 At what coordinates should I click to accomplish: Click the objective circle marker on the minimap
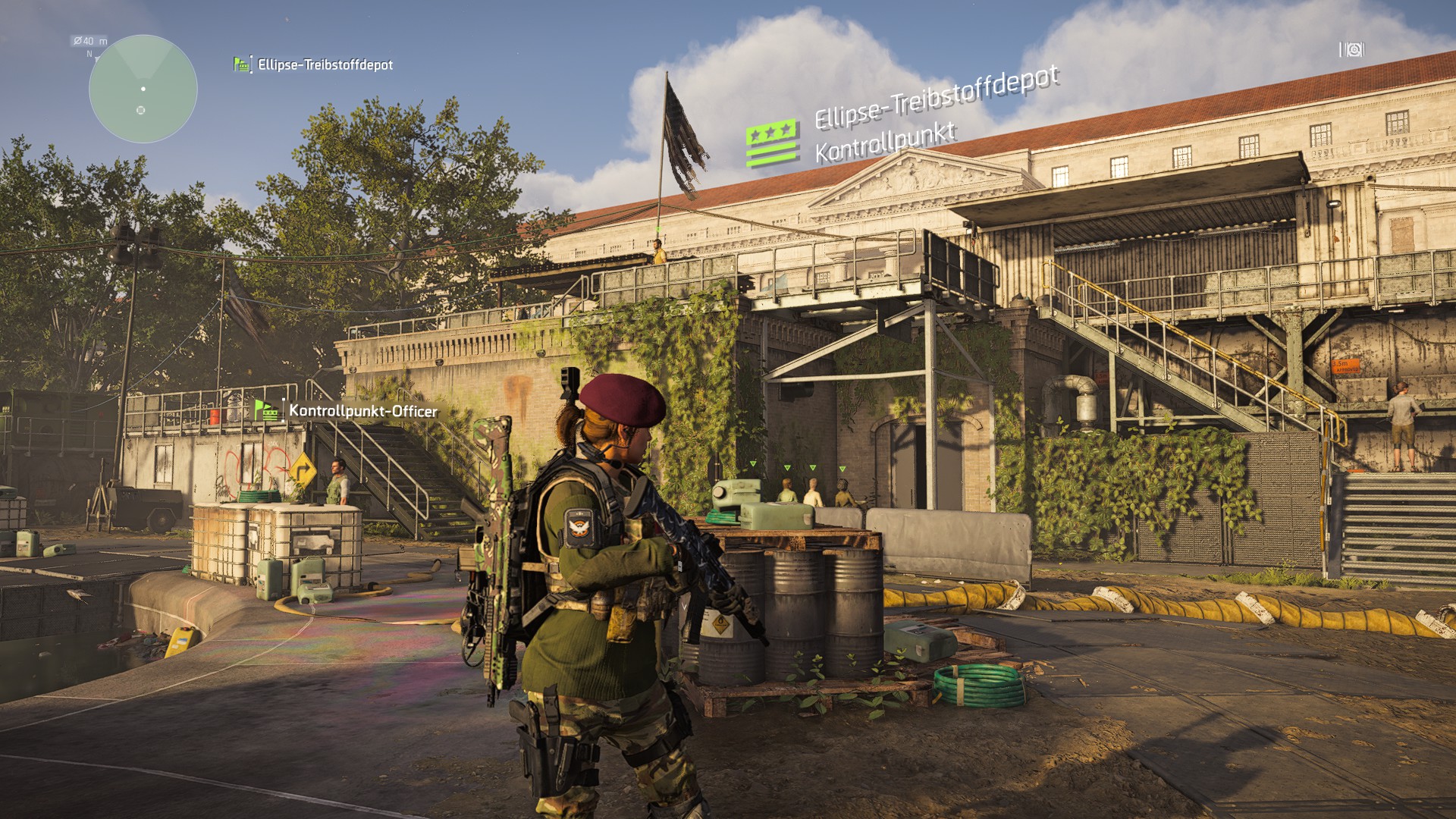(141, 110)
